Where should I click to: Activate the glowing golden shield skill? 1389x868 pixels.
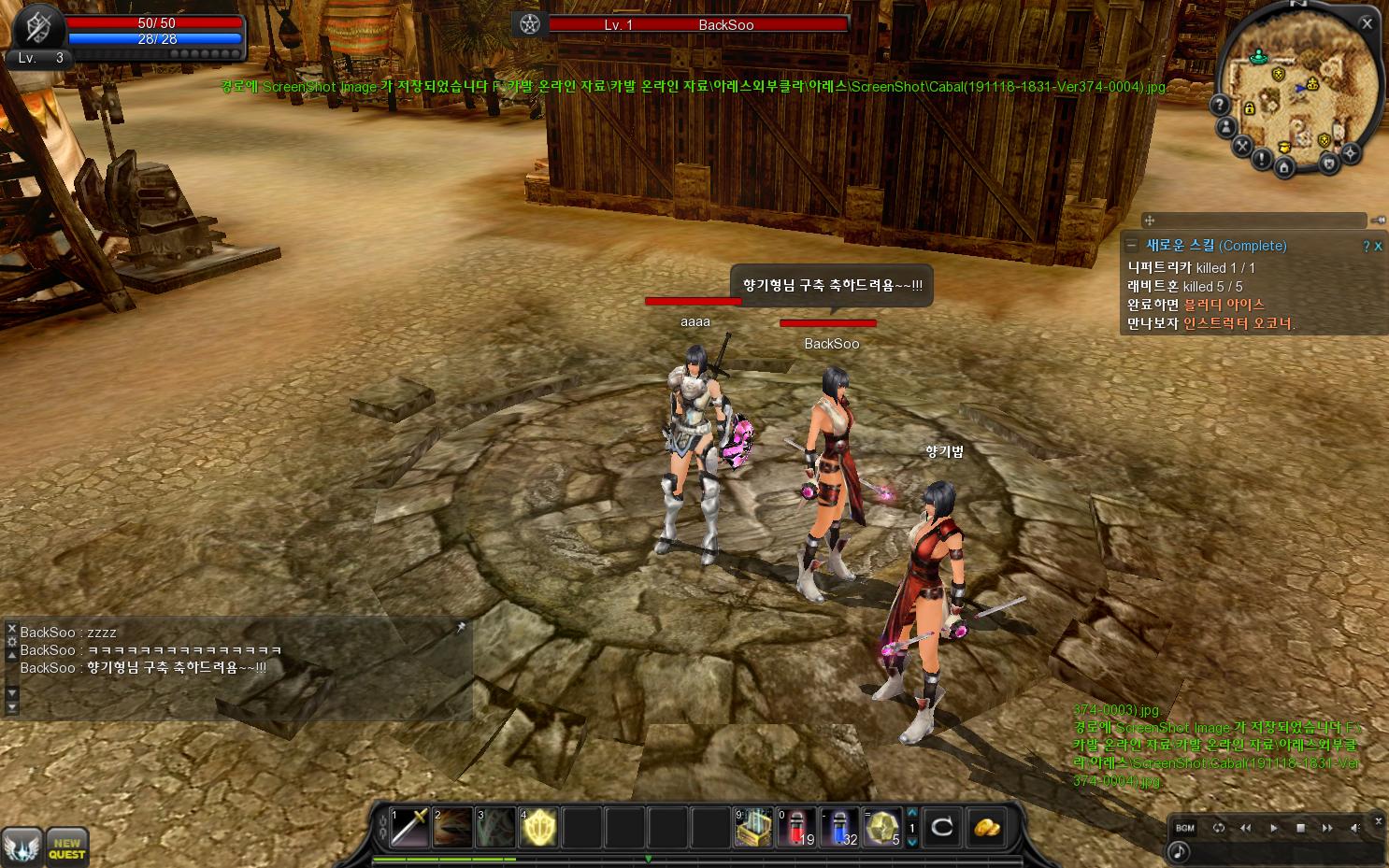coord(539,827)
